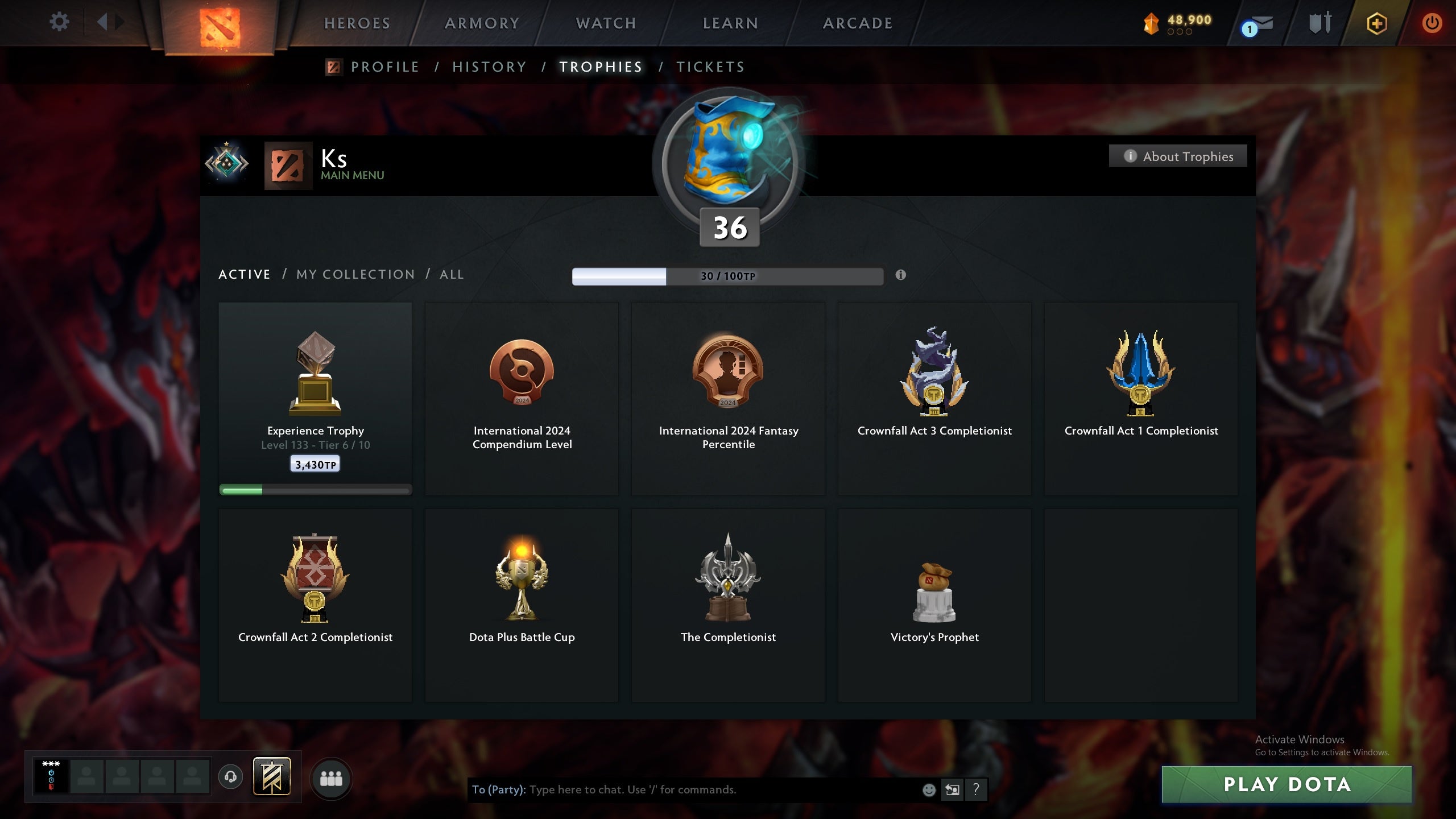The height and width of the screenshot is (819, 1456).
Task: Select the Experience Trophy card
Action: [x=316, y=398]
